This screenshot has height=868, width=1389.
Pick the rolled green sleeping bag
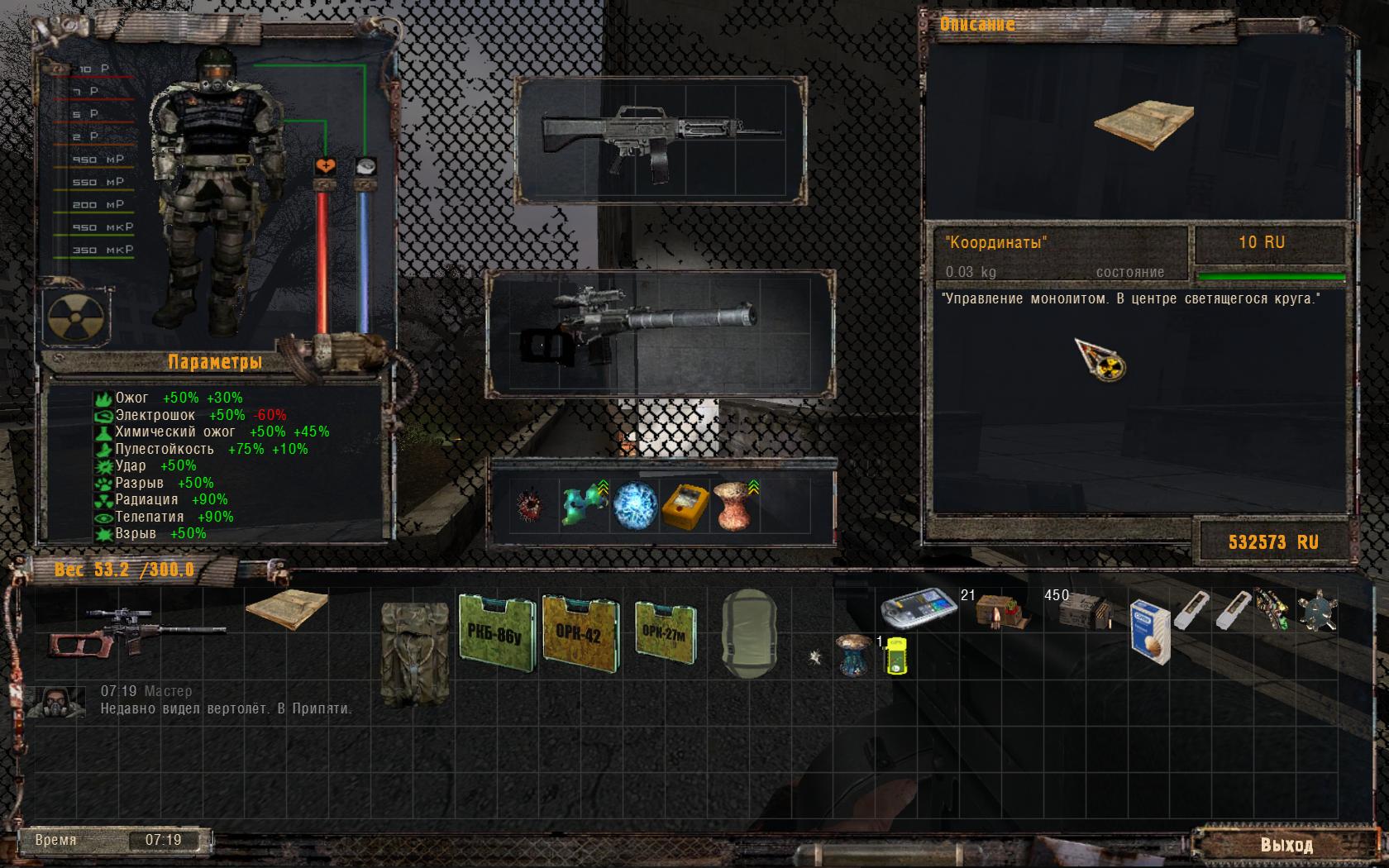point(748,633)
